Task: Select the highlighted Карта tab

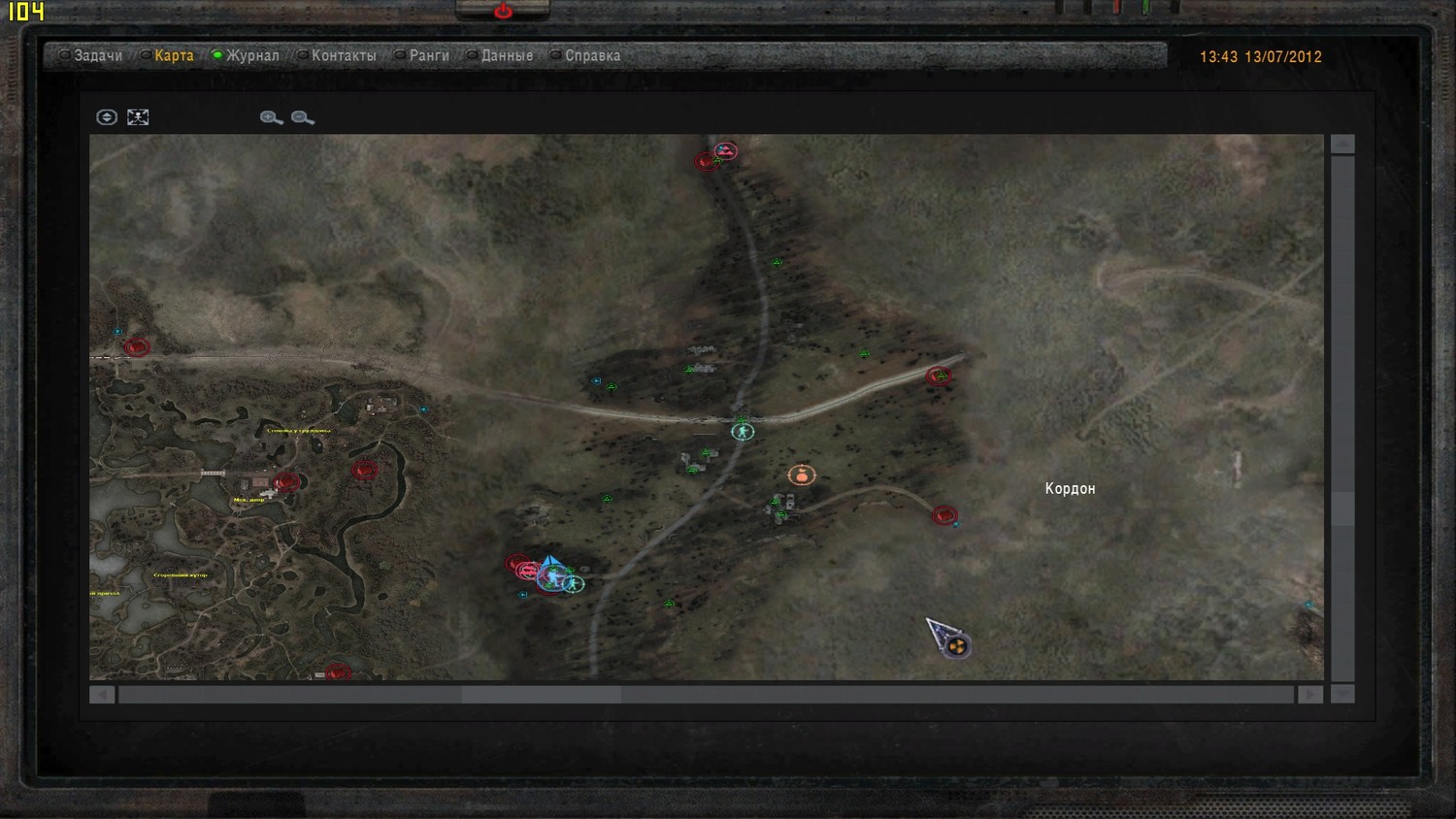Action: coord(174,56)
